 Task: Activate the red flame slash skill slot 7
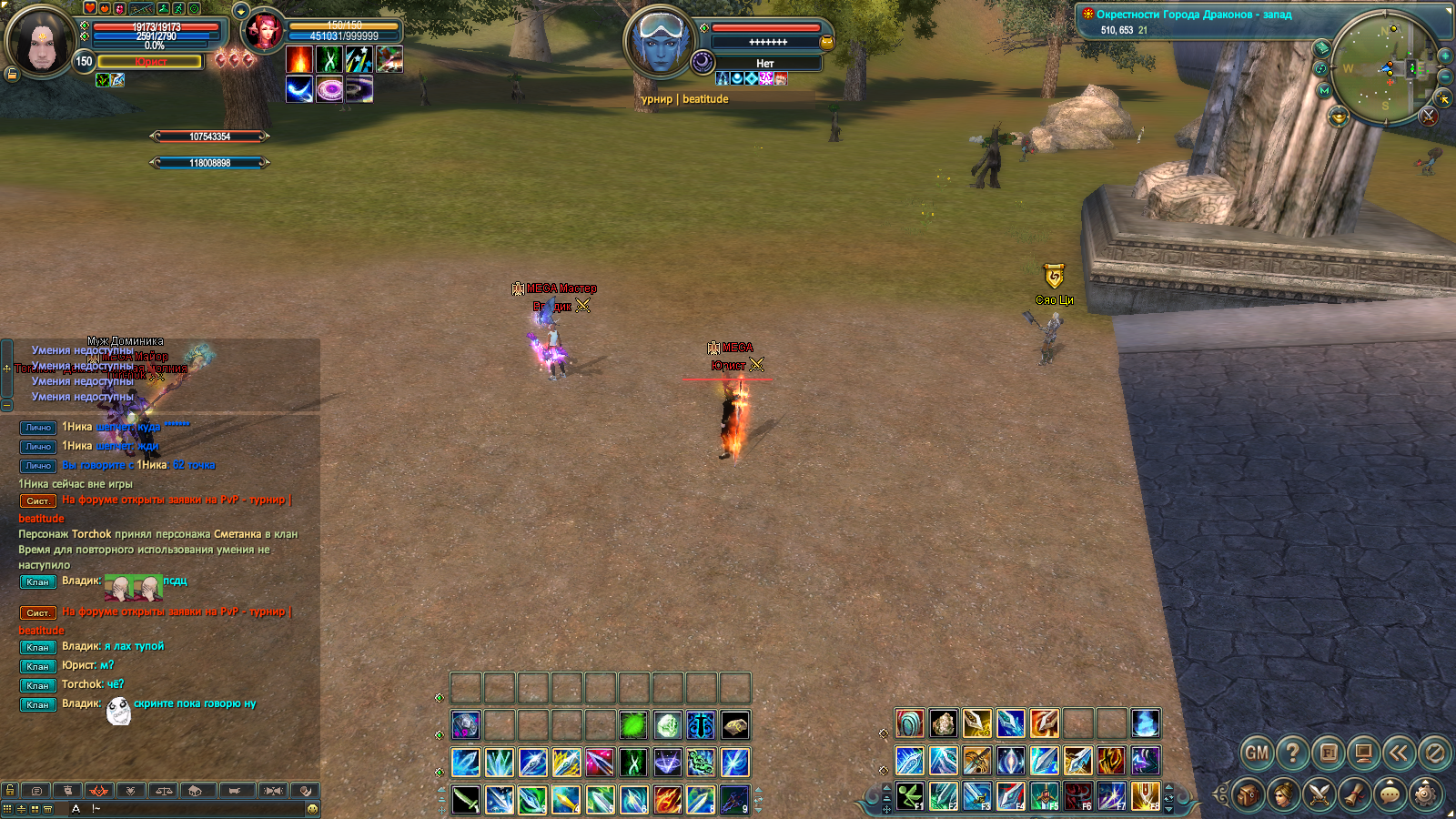667,800
